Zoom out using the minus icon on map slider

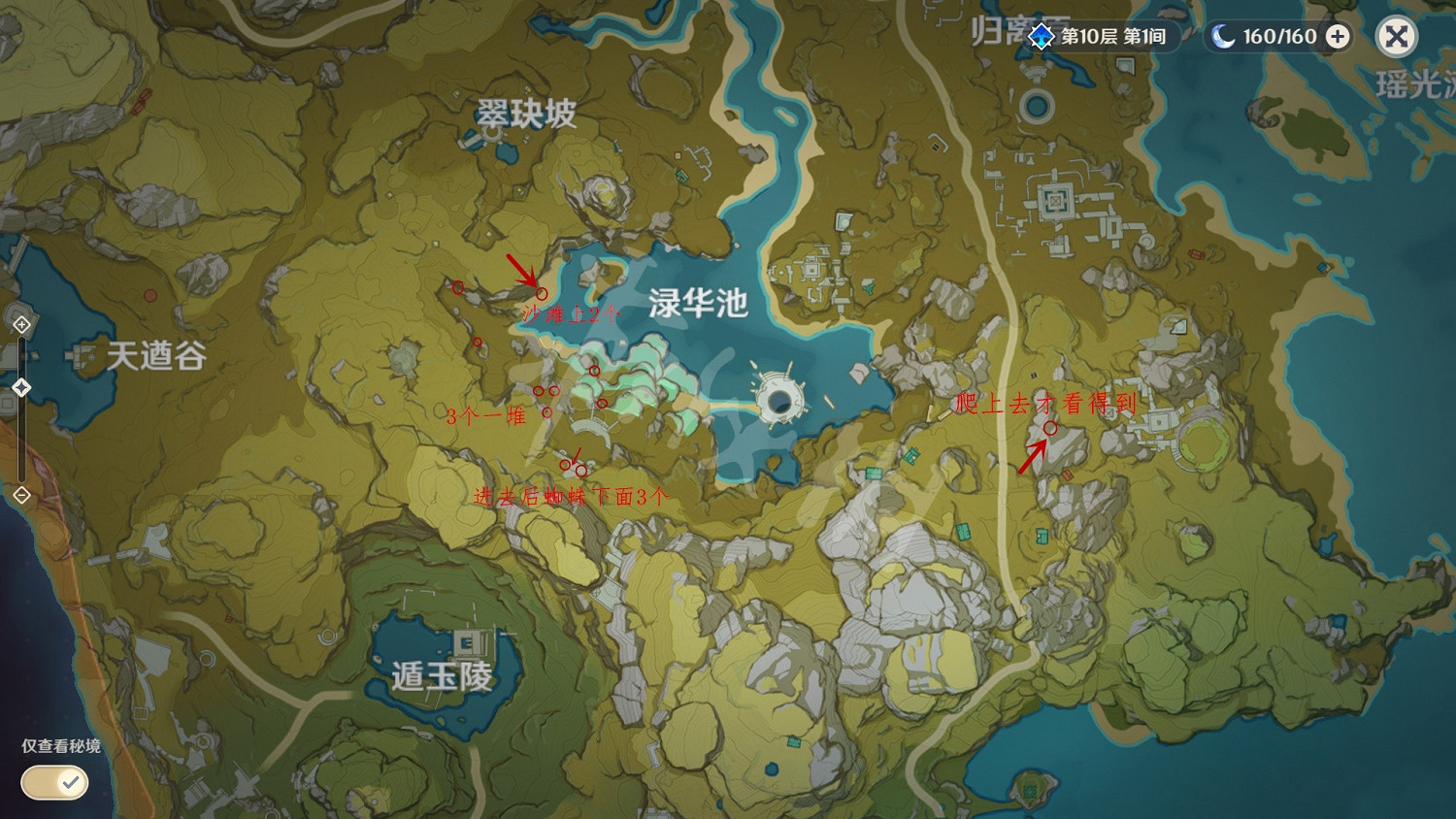19,497
